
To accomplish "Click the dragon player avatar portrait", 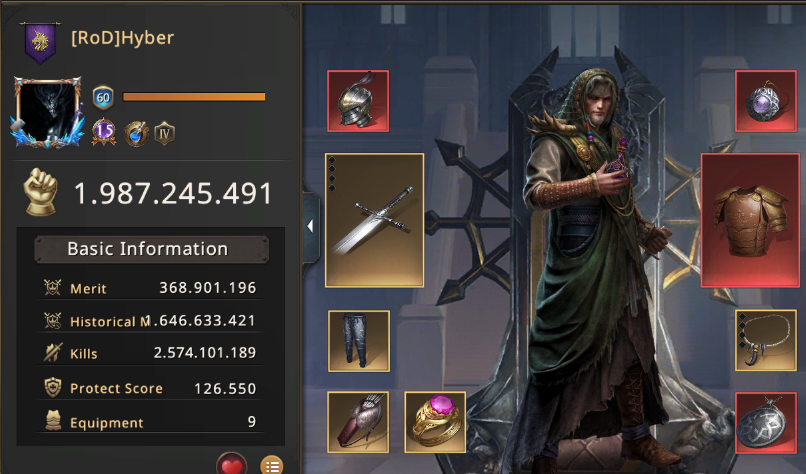I will (x=49, y=113).
